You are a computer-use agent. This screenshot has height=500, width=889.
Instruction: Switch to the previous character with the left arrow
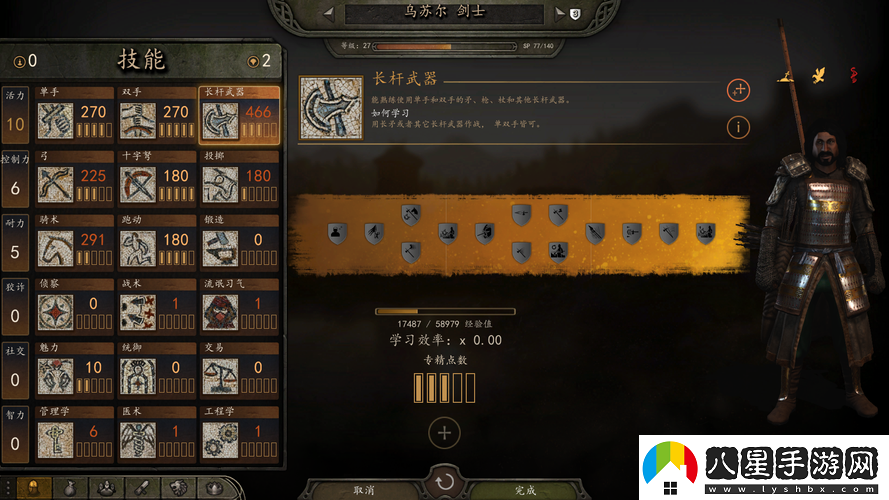click(329, 14)
